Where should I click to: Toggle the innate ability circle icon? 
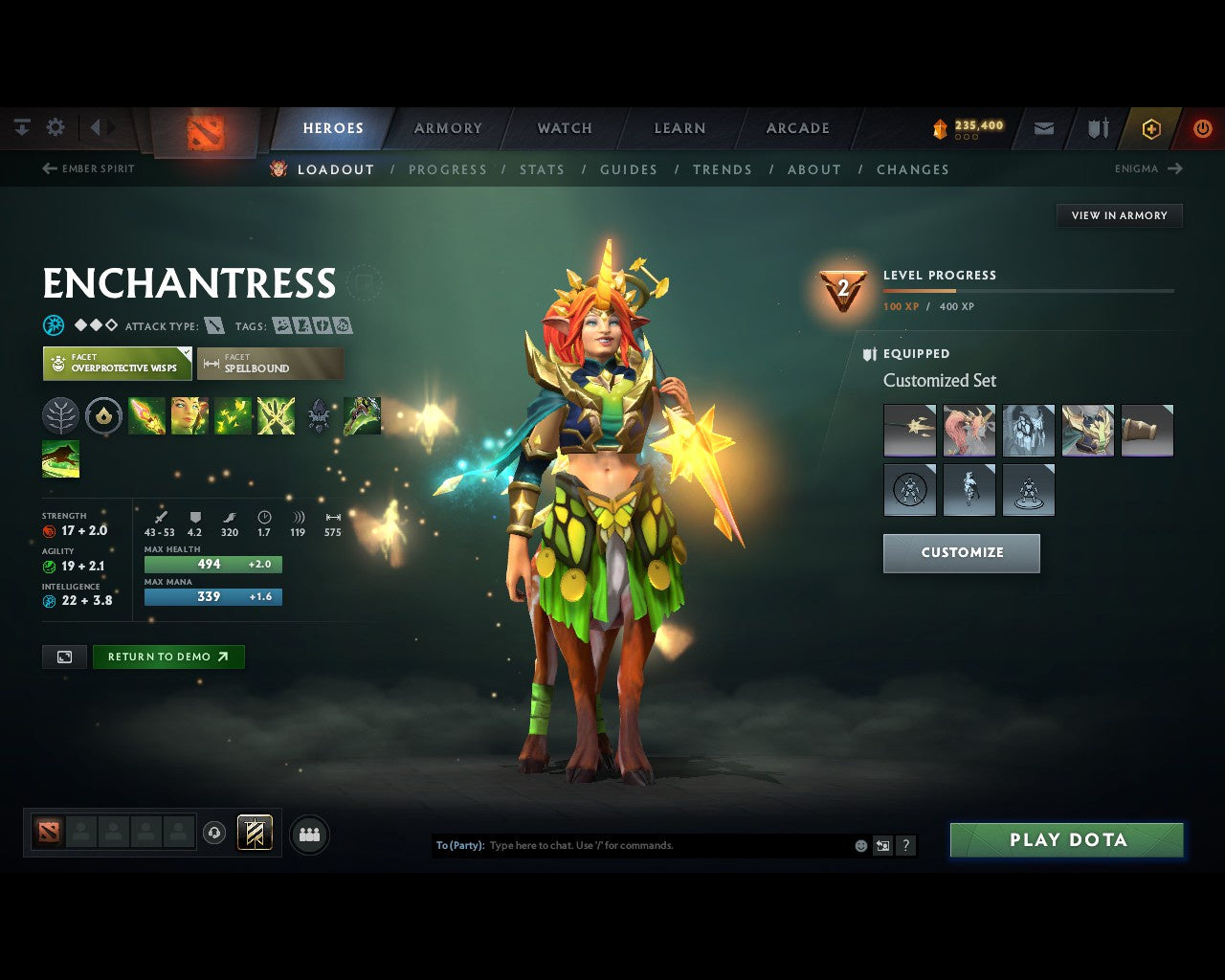(x=103, y=415)
